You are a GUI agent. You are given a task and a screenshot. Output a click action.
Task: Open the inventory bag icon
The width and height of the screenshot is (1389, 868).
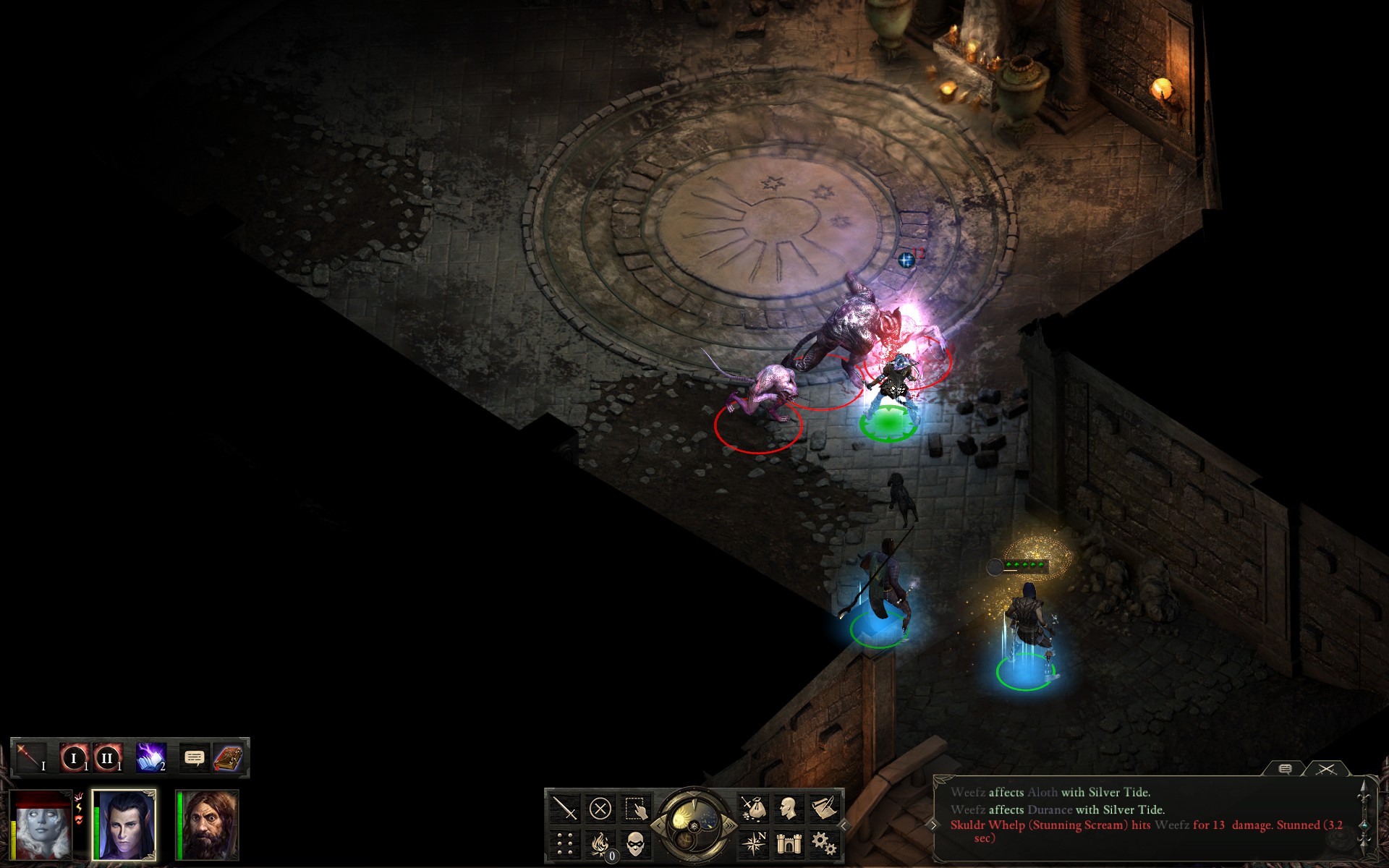tap(753, 808)
